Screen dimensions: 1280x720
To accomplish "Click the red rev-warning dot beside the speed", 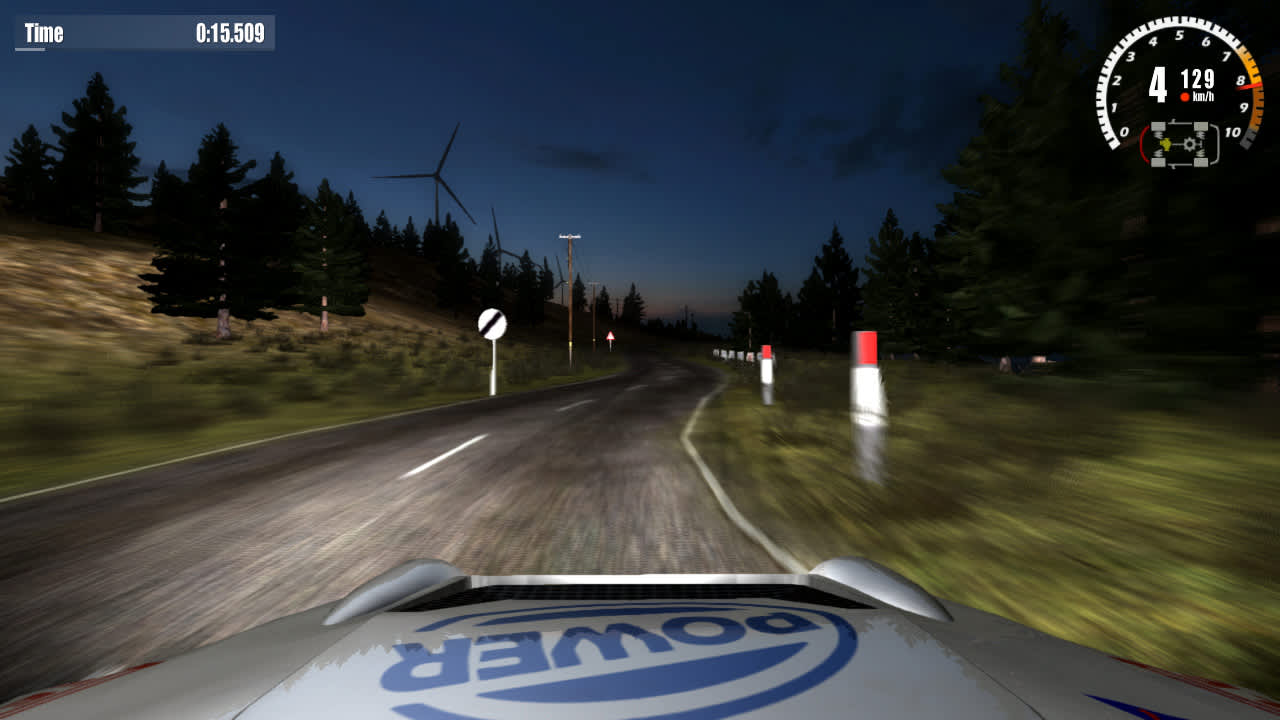I will point(1186,96).
